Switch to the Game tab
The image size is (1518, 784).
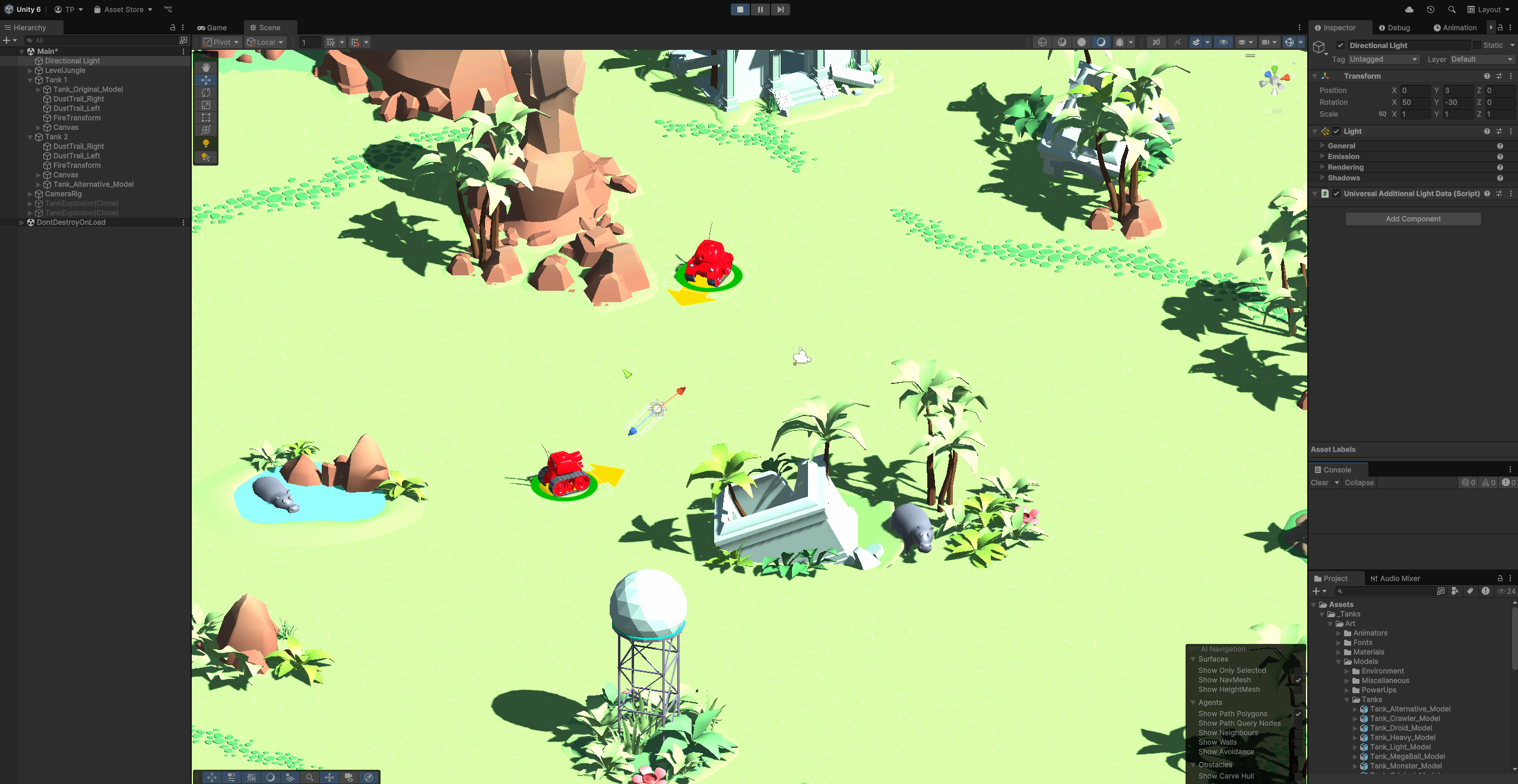(x=213, y=27)
